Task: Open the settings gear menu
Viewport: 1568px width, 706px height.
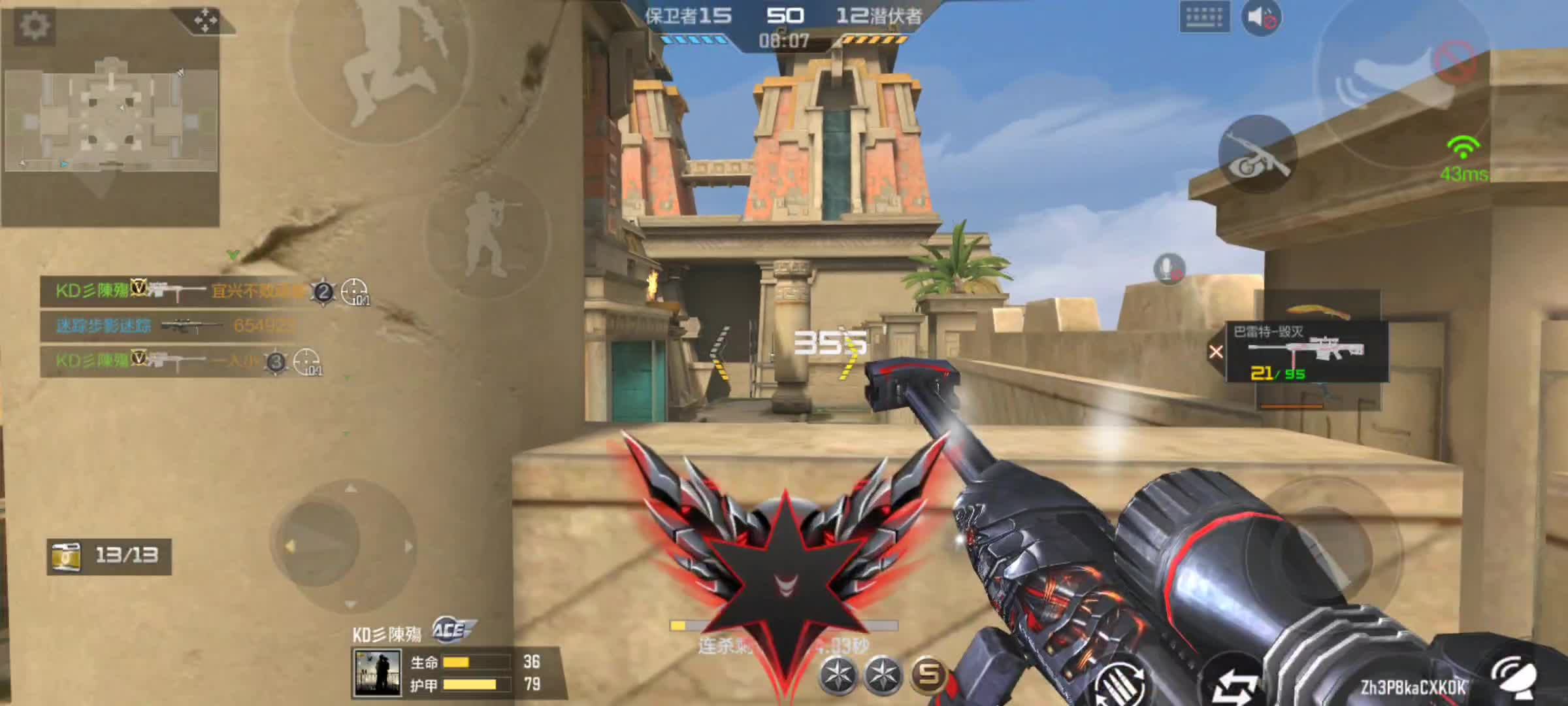Action: [x=34, y=26]
